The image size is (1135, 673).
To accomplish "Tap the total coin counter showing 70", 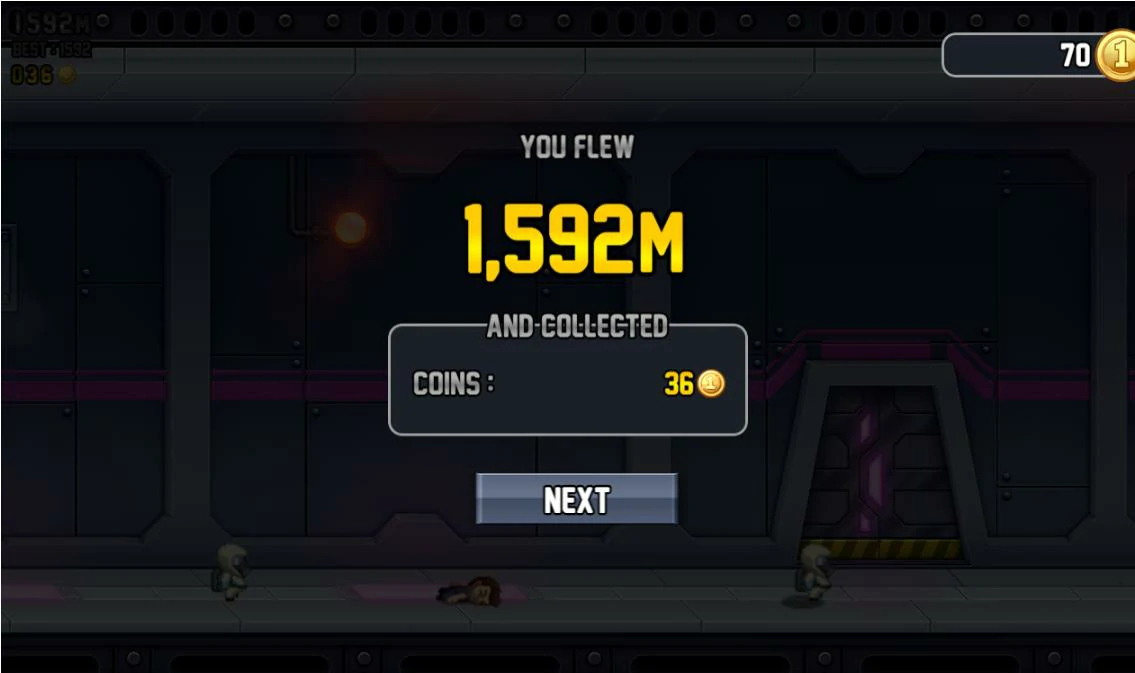I will 1040,55.
